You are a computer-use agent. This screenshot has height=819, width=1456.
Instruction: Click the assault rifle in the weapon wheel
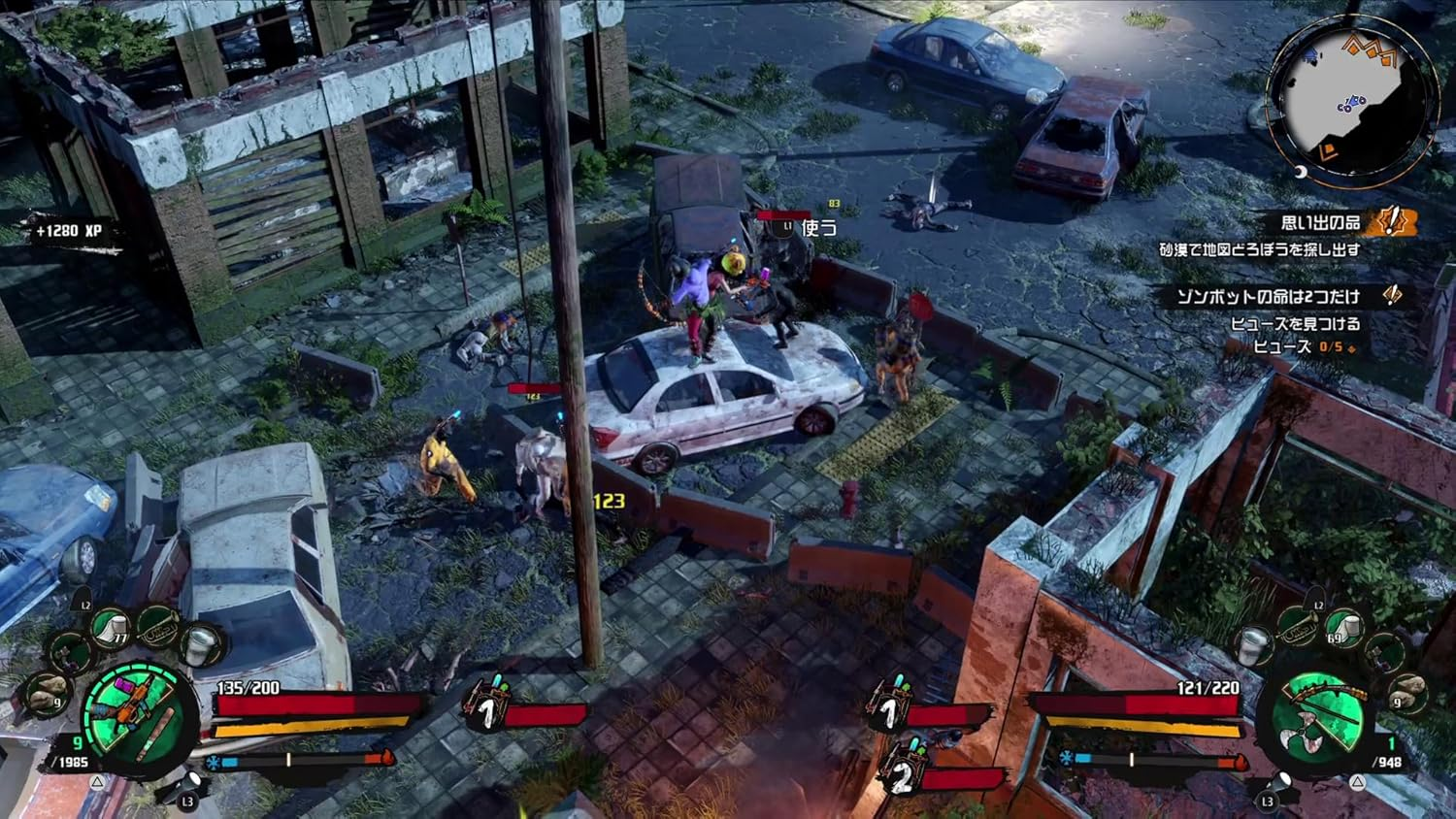pyautogui.click(x=134, y=704)
